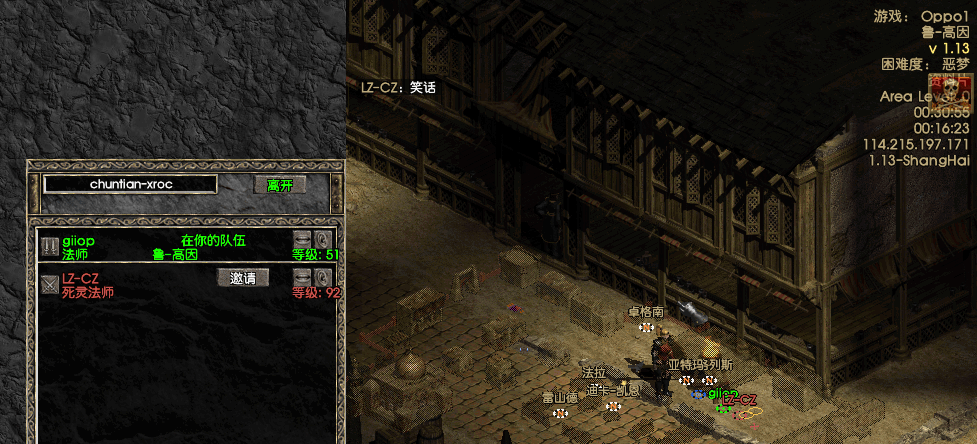Mute LZ-CZ's chat with the mouth icon
977x444 pixels.
pos(302,277)
